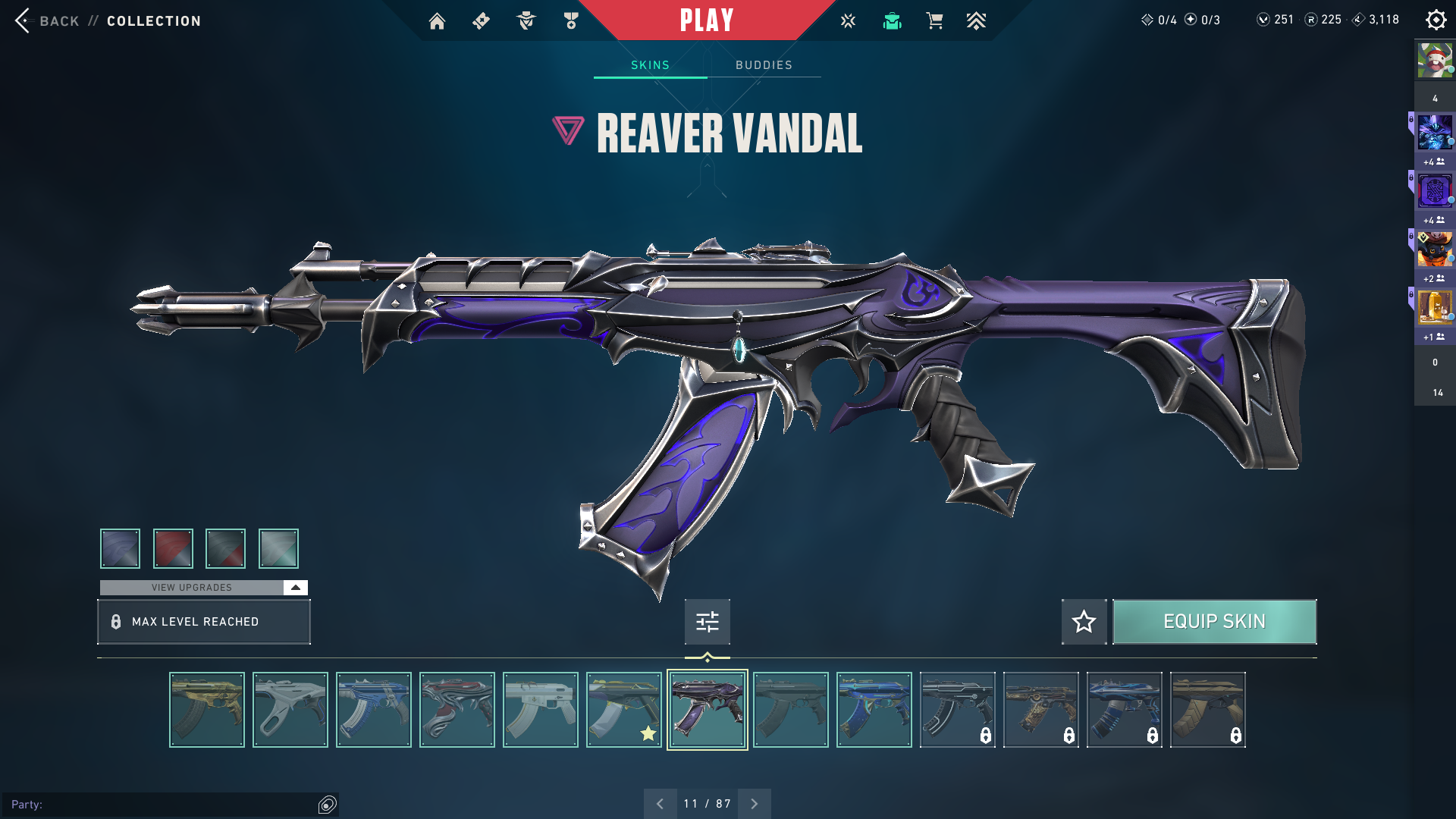Select the Skins tab
The height and width of the screenshot is (819, 1456).
point(650,65)
